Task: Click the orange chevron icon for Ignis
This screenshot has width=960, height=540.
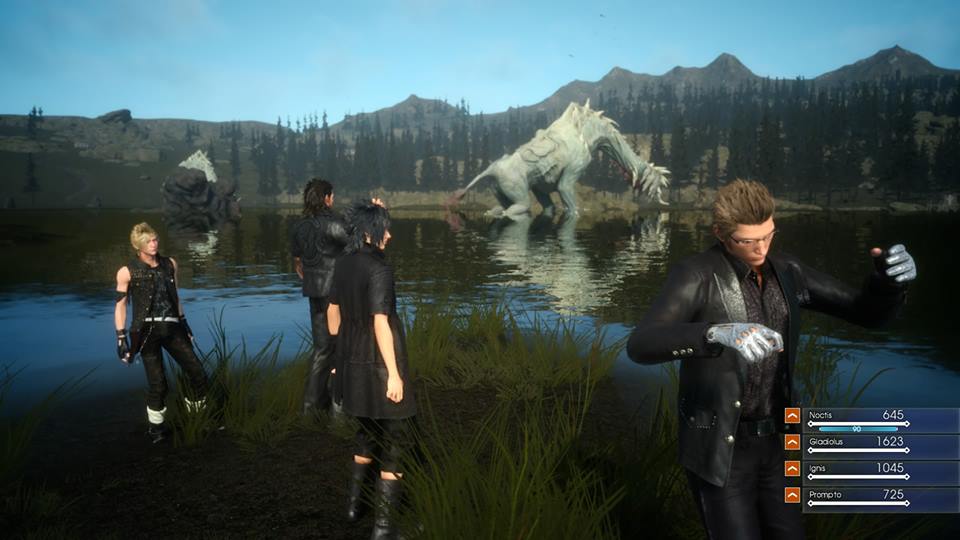Action: click(792, 468)
